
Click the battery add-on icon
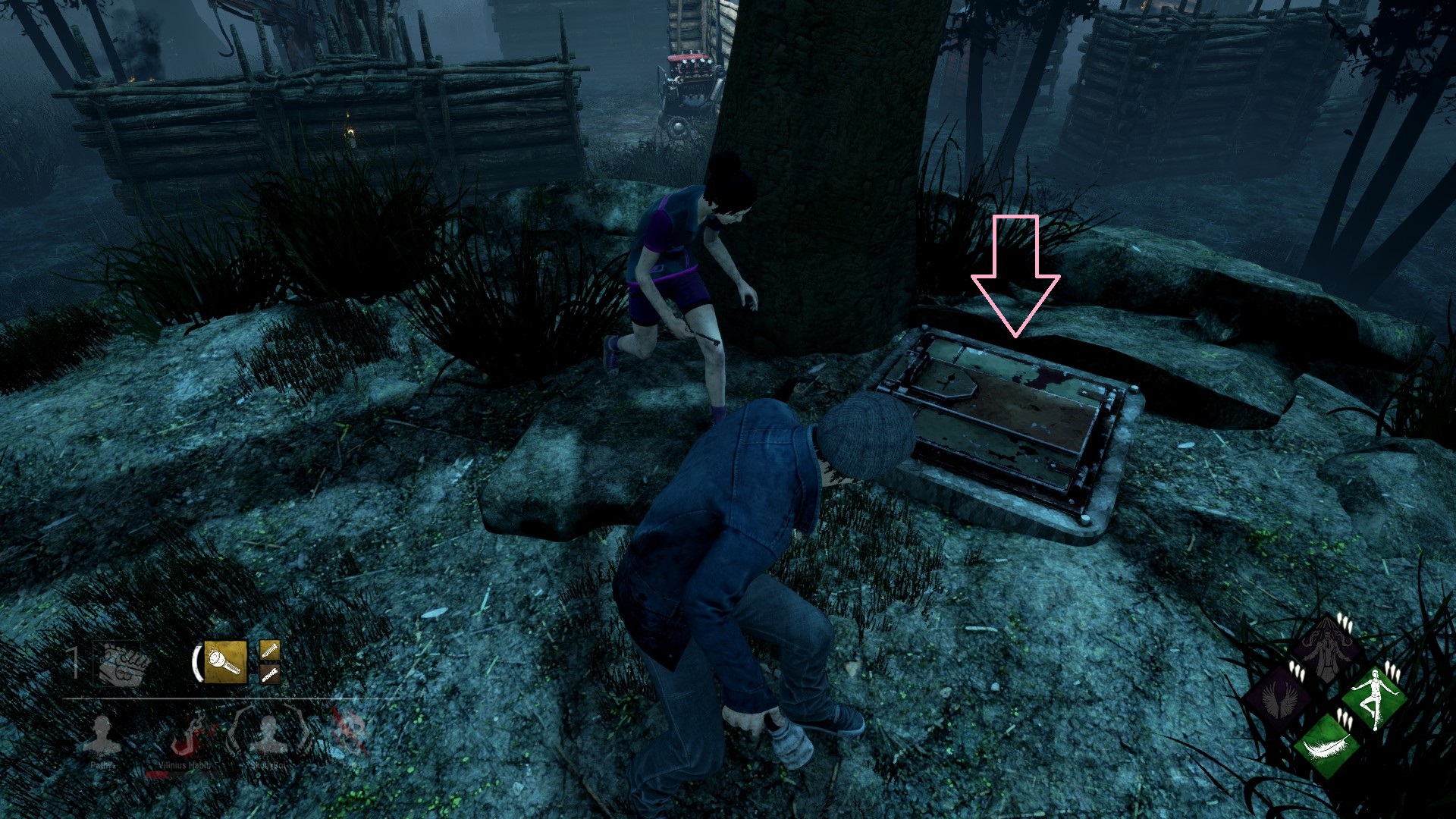270,651
